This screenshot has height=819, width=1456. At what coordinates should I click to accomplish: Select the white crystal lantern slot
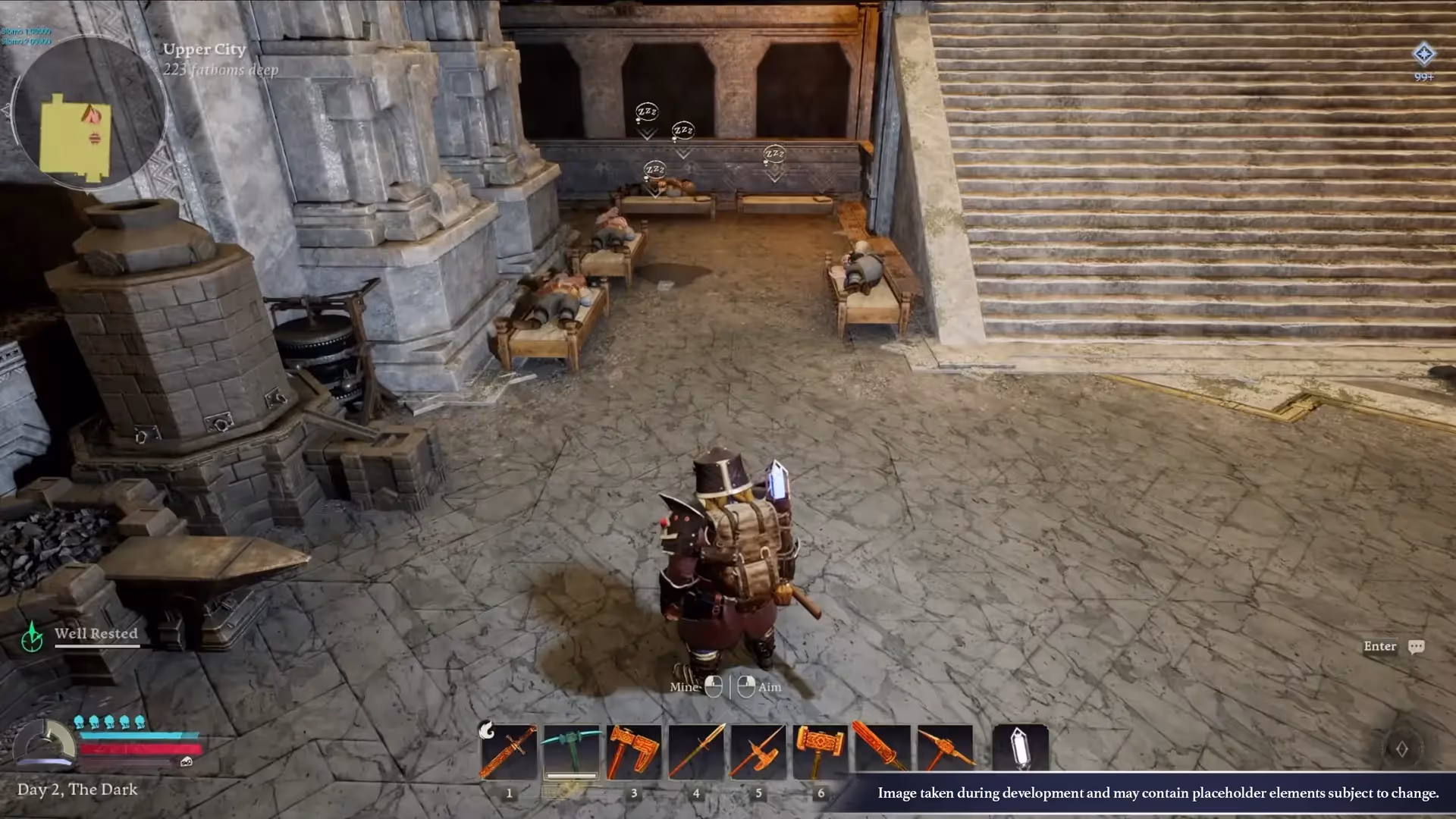pyautogui.click(x=1021, y=748)
